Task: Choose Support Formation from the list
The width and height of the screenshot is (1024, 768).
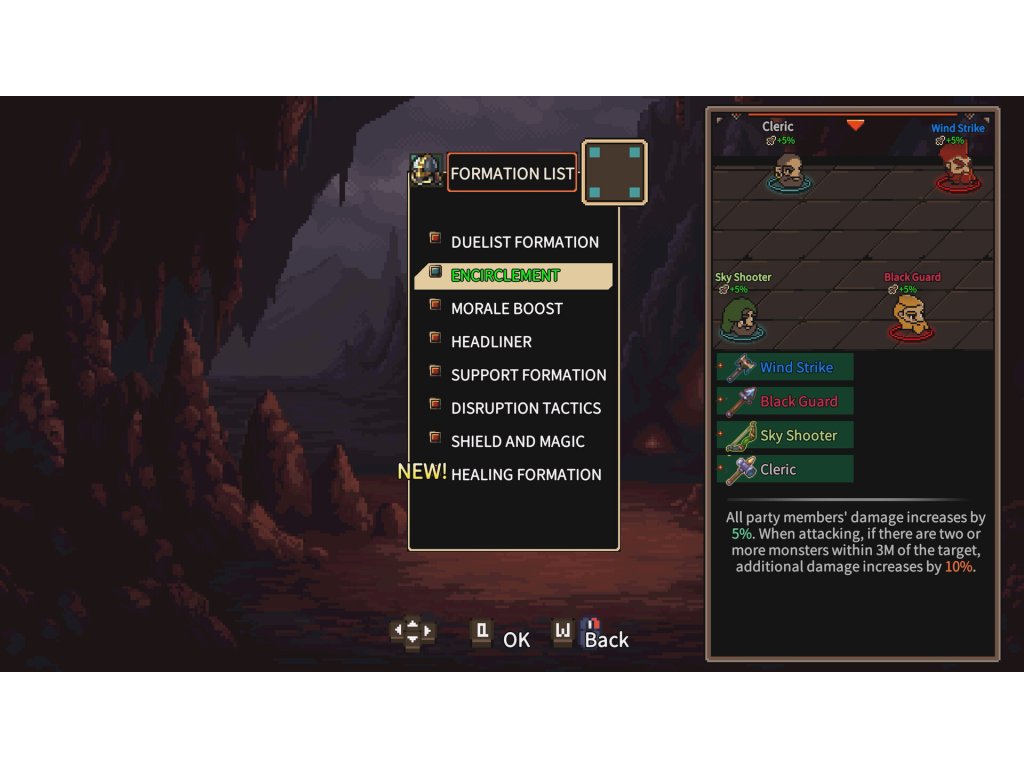Action: 528,375
